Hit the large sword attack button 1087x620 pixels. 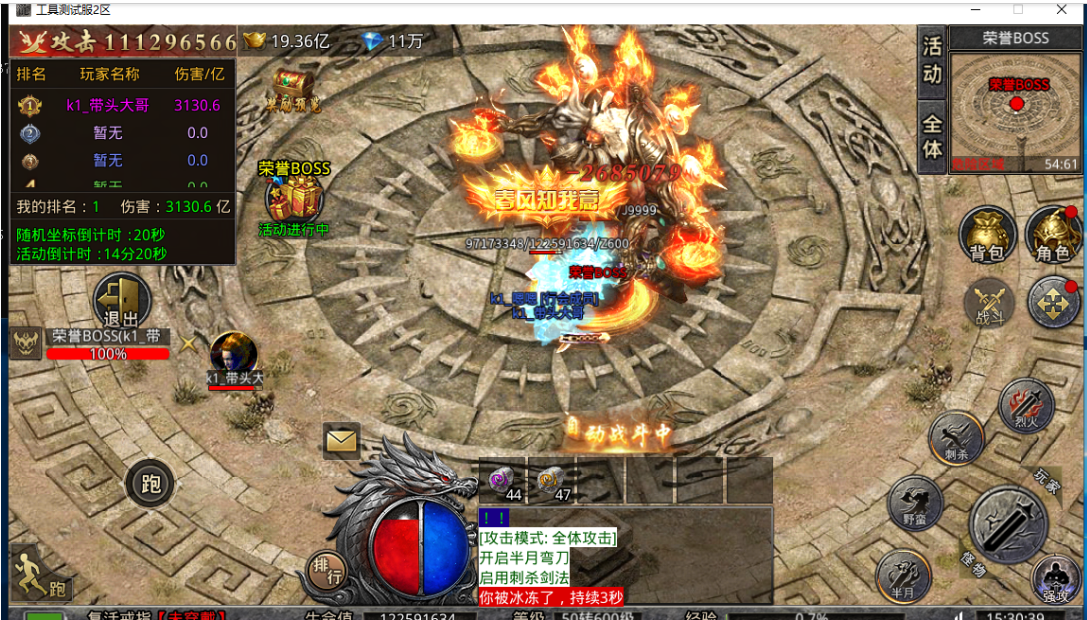pyautogui.click(x=1008, y=525)
